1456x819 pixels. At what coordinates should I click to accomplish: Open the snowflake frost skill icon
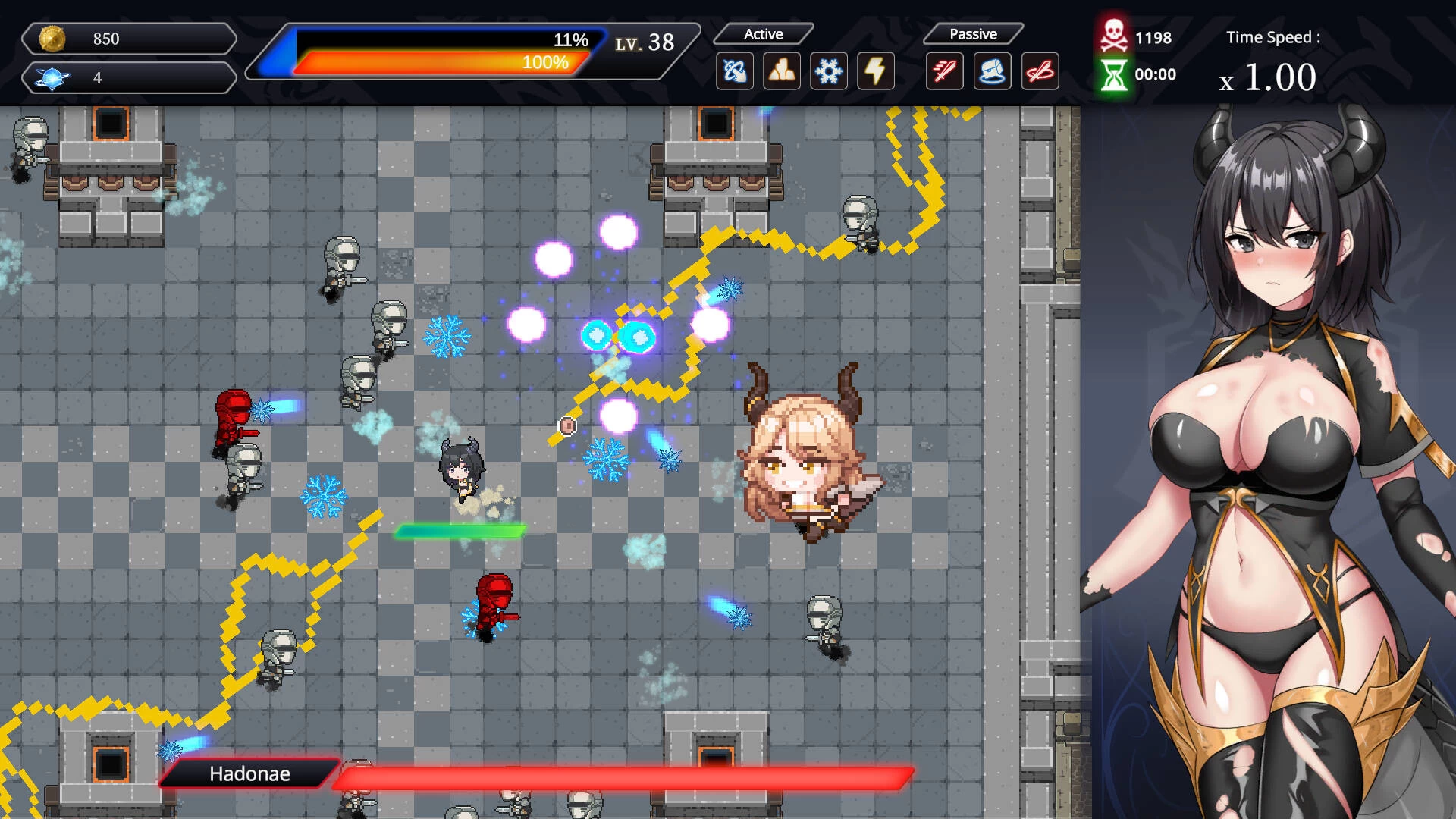(x=829, y=71)
